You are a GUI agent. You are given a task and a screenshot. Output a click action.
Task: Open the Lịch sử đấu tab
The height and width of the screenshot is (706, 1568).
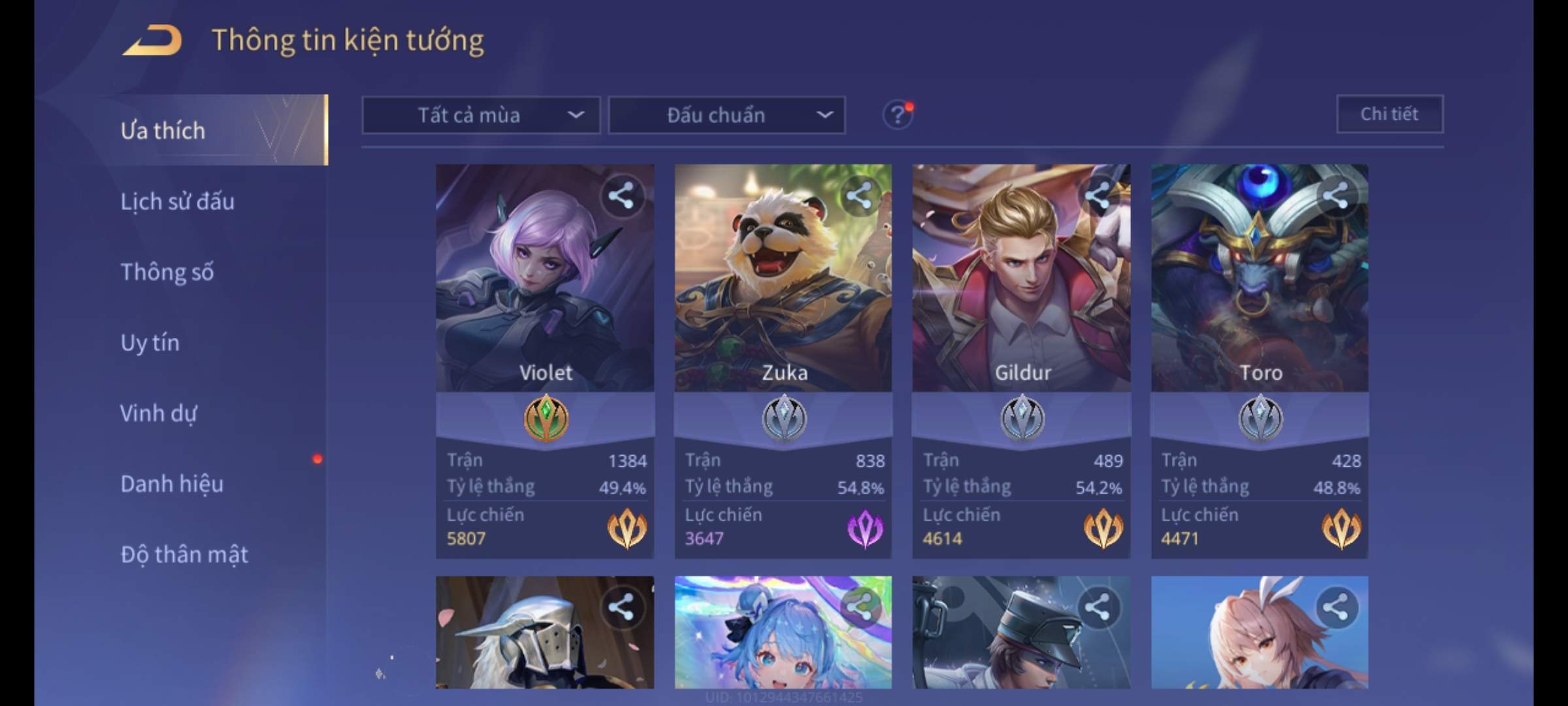pyautogui.click(x=177, y=201)
